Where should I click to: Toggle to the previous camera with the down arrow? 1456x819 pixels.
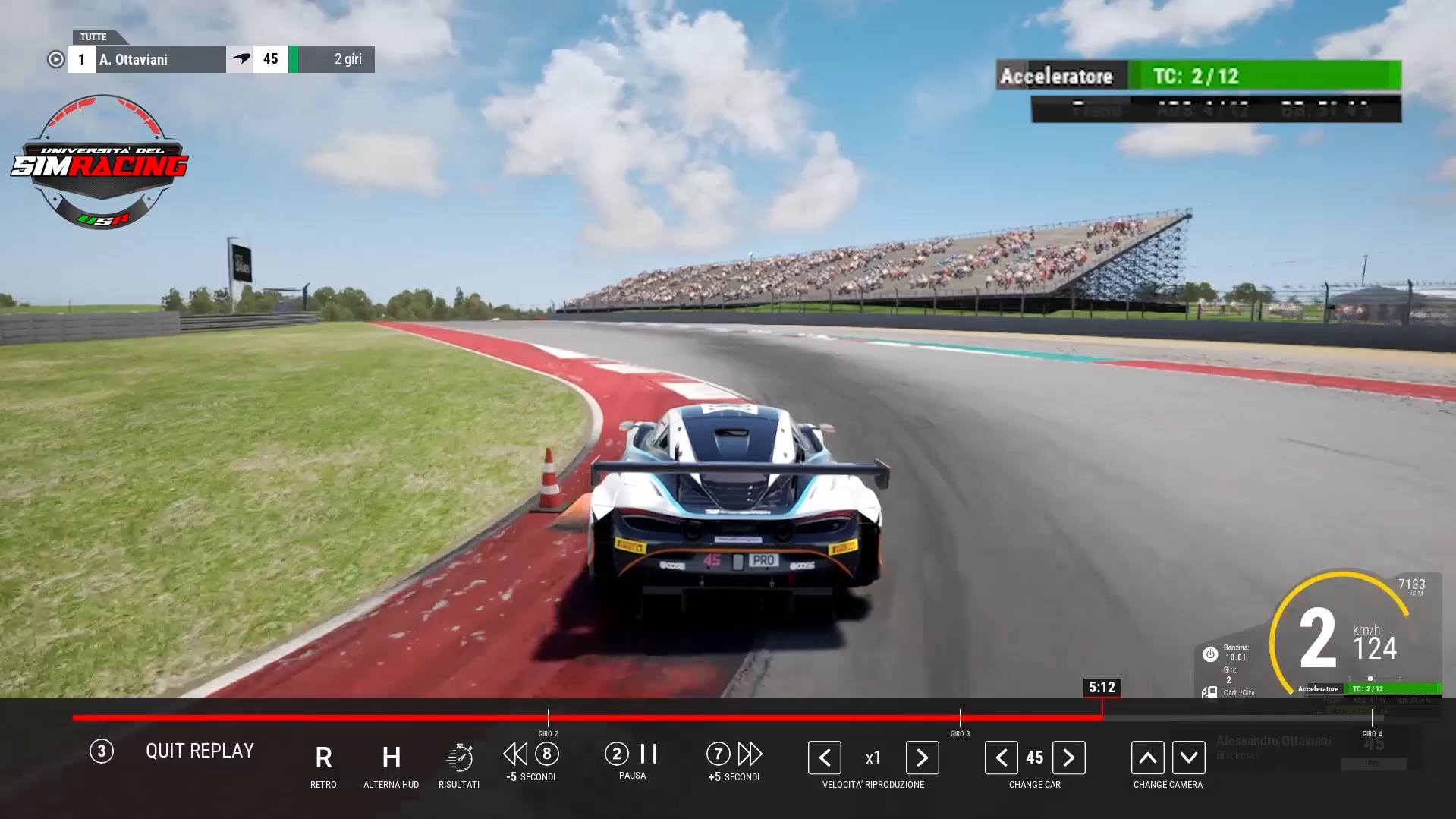pyautogui.click(x=1188, y=757)
